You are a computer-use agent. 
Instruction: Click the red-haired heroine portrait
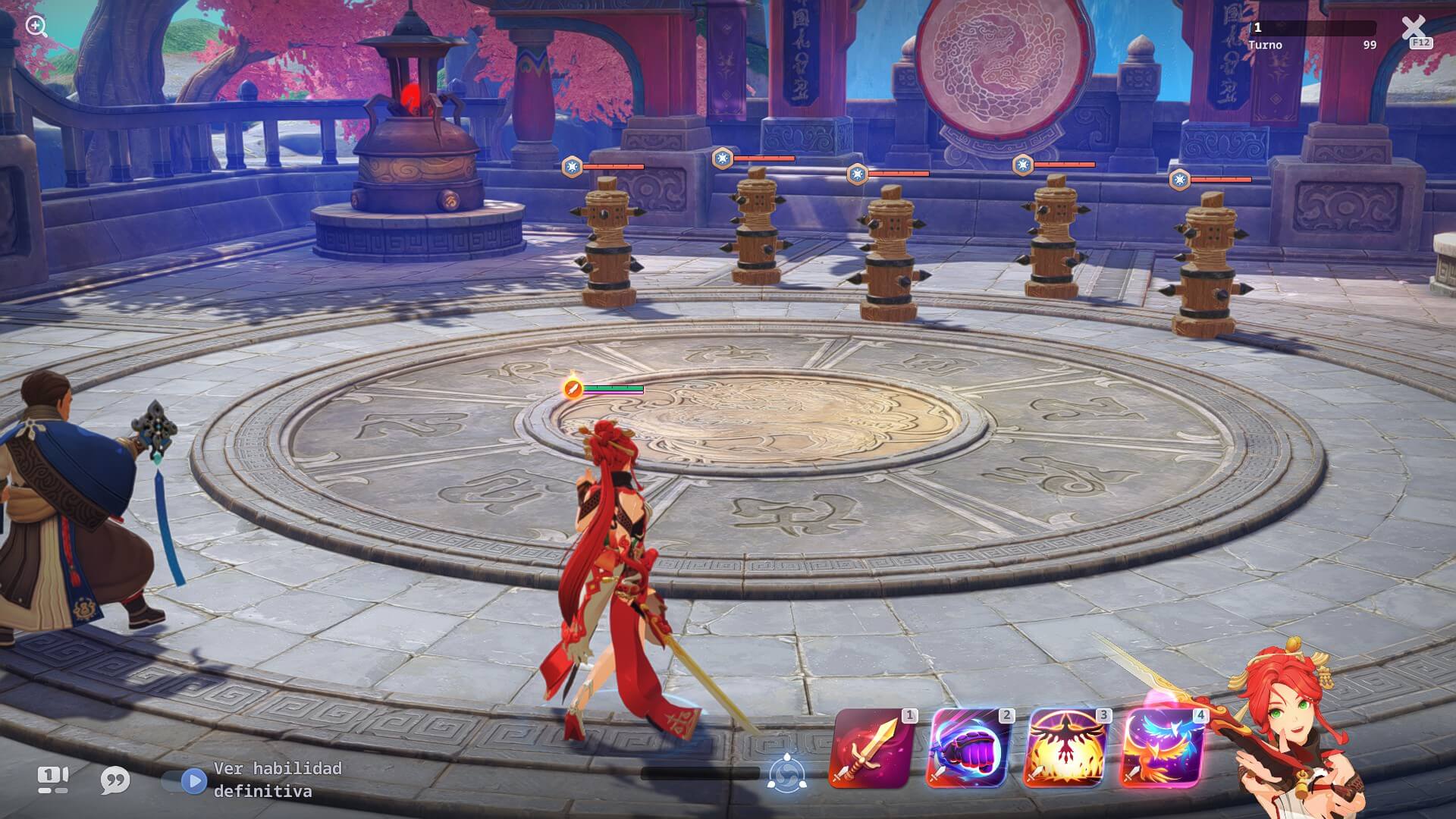pos(1289,720)
